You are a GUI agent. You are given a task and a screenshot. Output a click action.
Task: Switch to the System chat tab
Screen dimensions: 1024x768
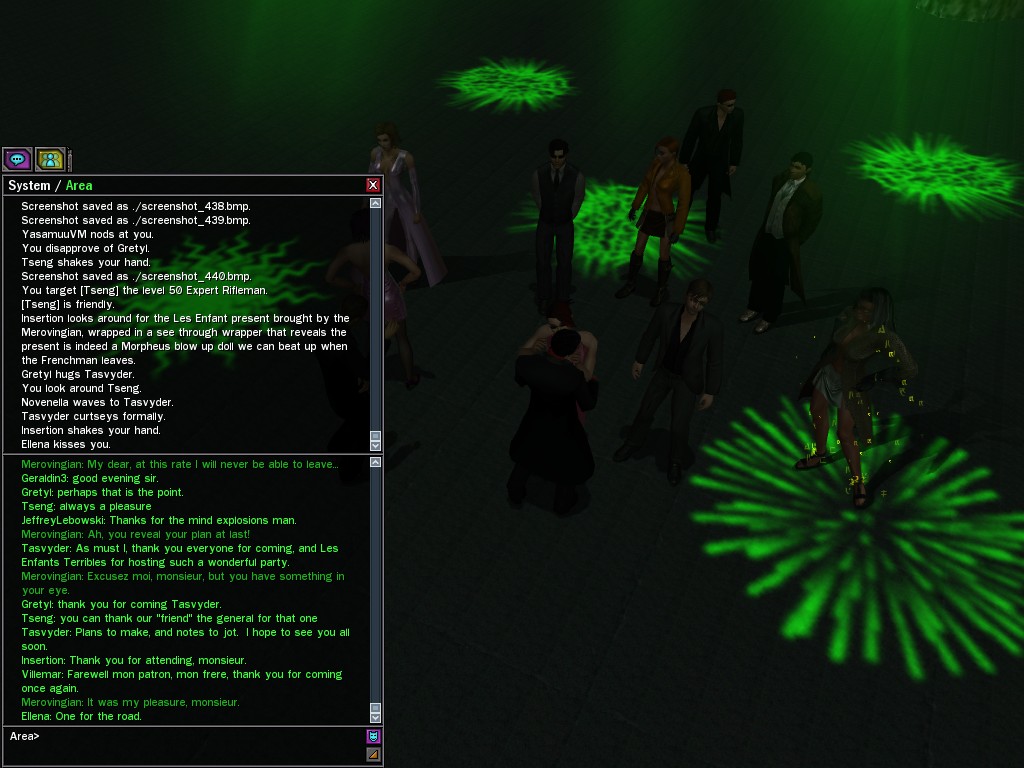coord(28,185)
